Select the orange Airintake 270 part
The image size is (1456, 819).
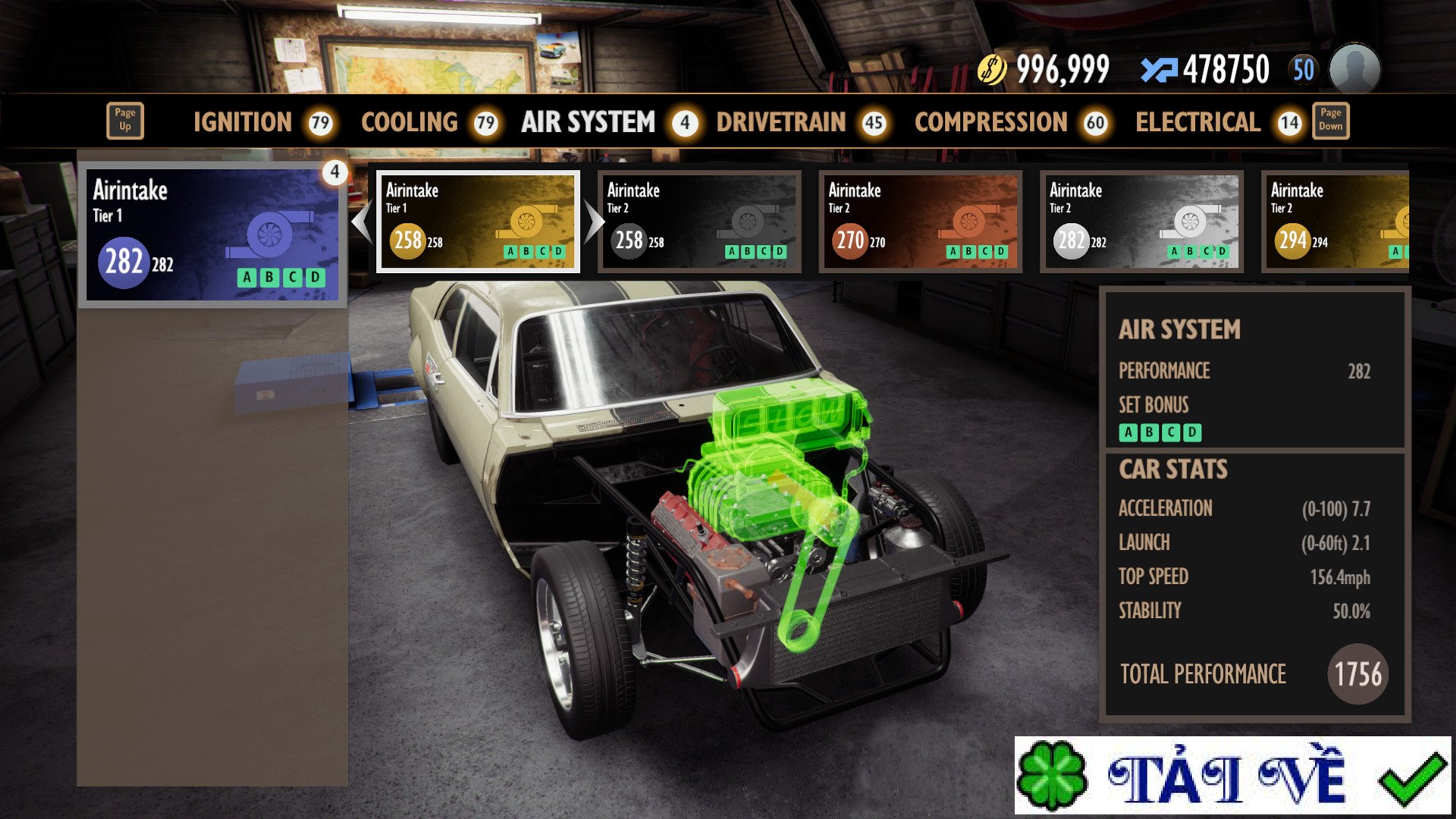[921, 221]
